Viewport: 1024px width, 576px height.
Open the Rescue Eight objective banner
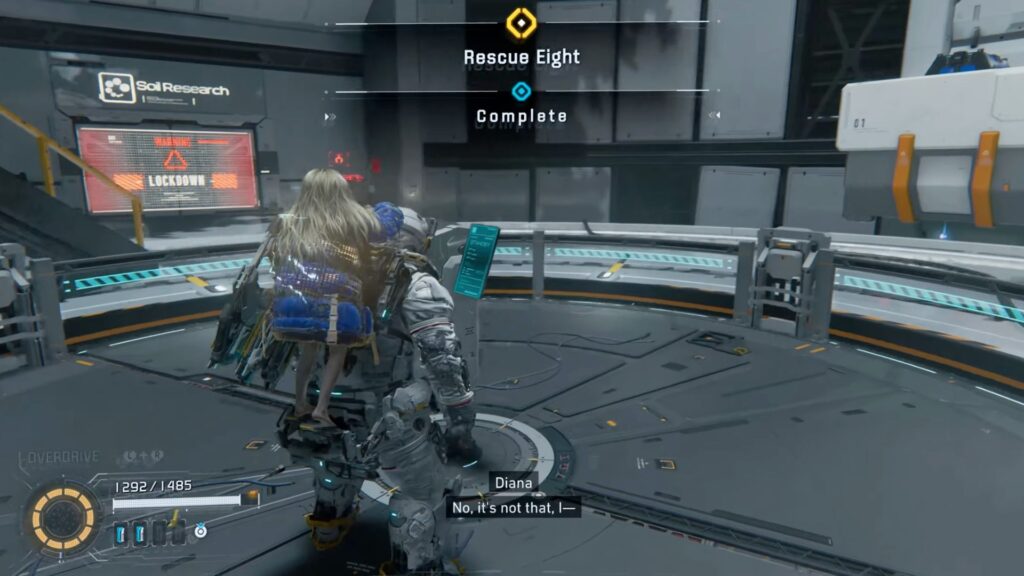click(521, 57)
